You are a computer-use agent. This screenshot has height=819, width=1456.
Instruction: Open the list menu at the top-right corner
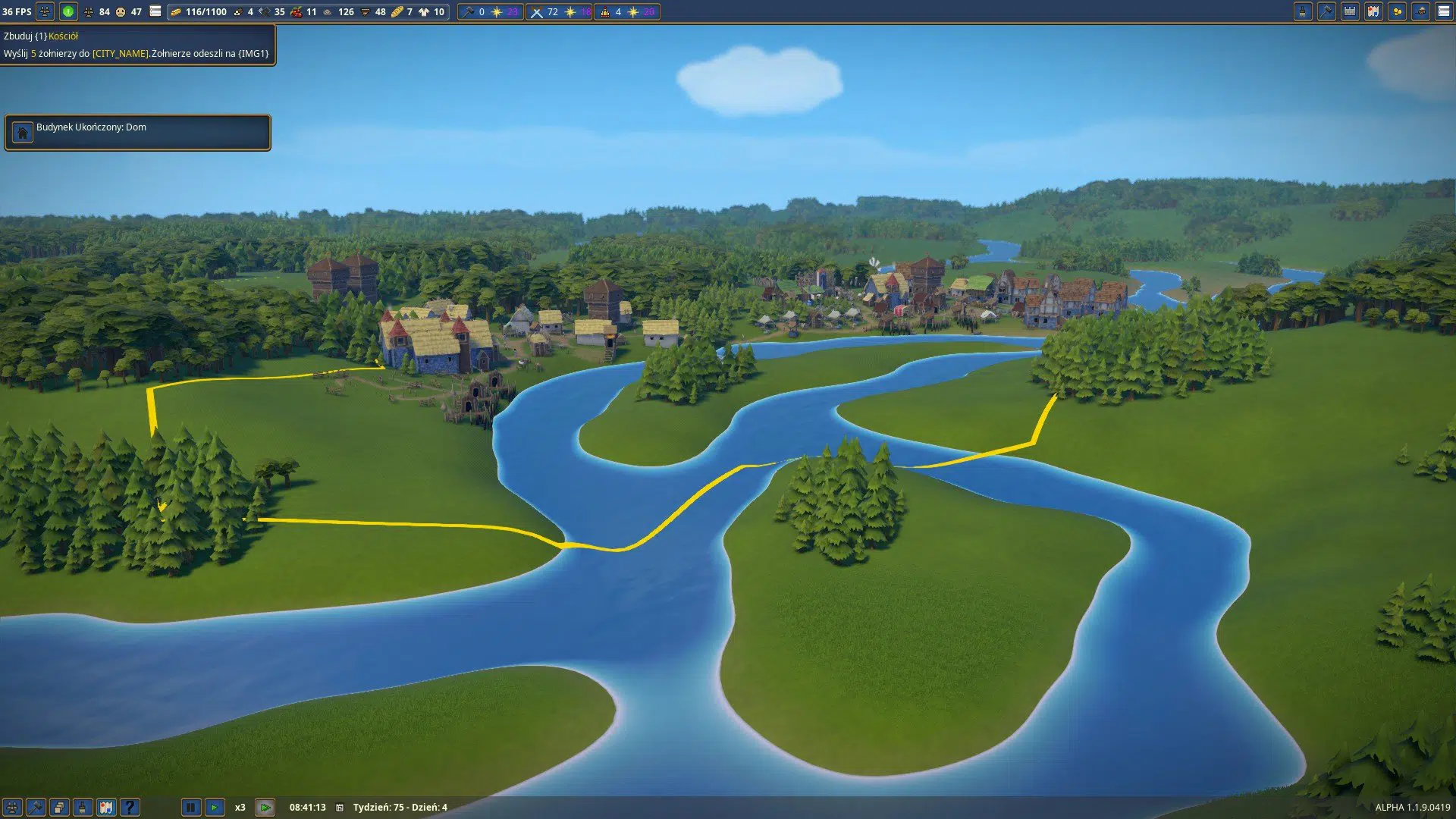tap(1444, 11)
